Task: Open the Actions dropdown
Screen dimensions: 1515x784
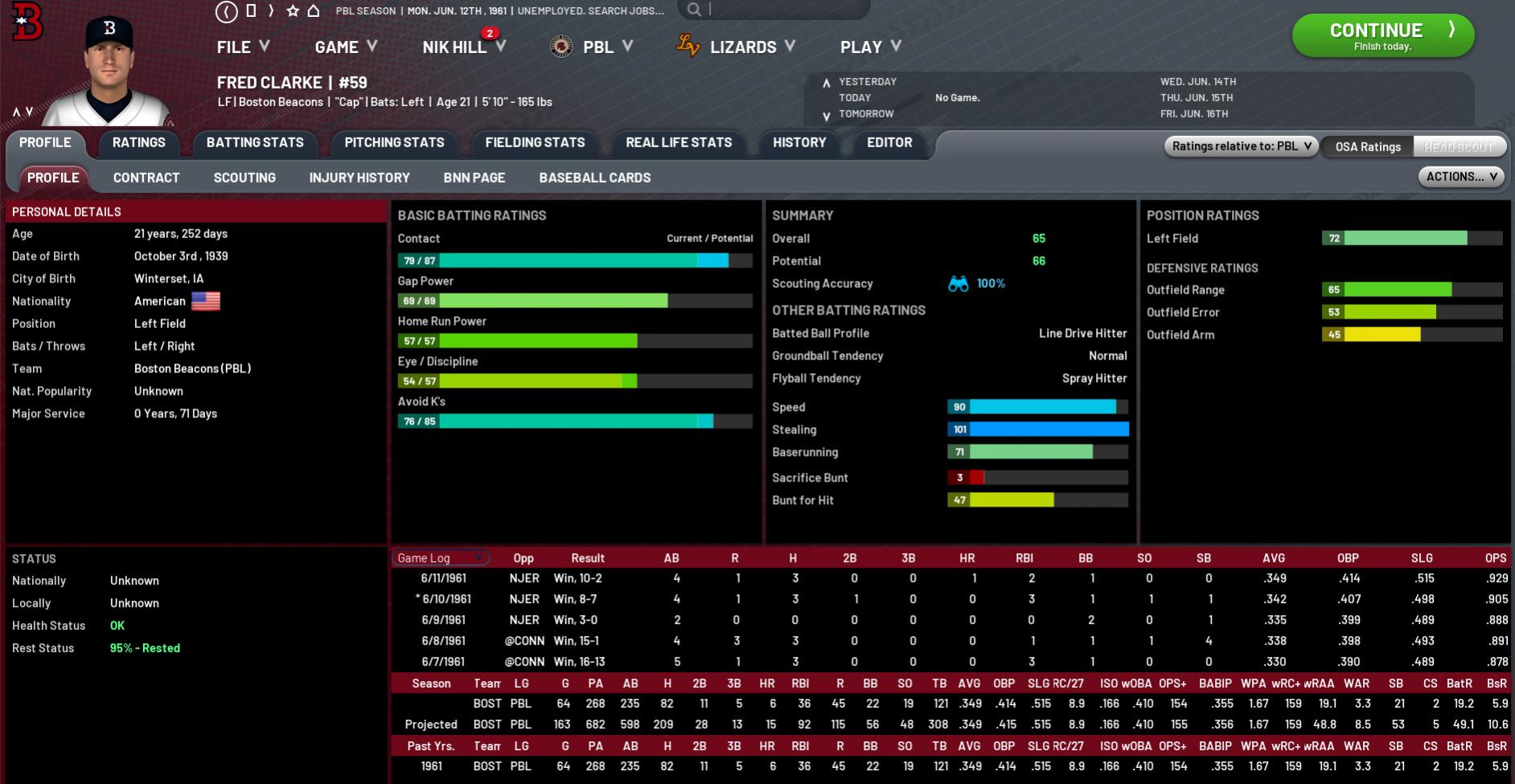Action: click(x=1460, y=177)
